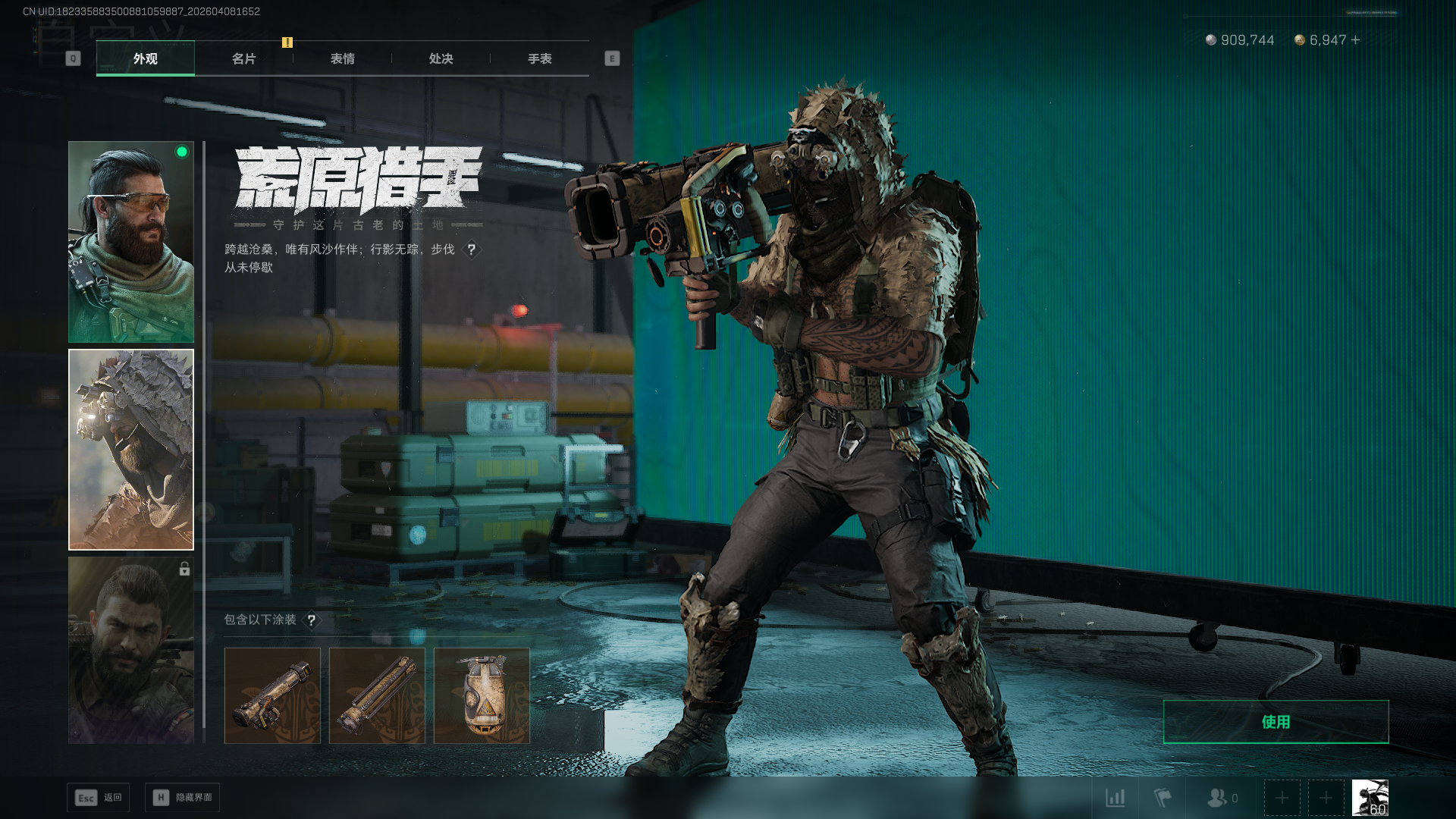Viewport: 1456px width, 819px height.
Task: Hide the interface with 隐藏界面
Action: pyautogui.click(x=182, y=798)
